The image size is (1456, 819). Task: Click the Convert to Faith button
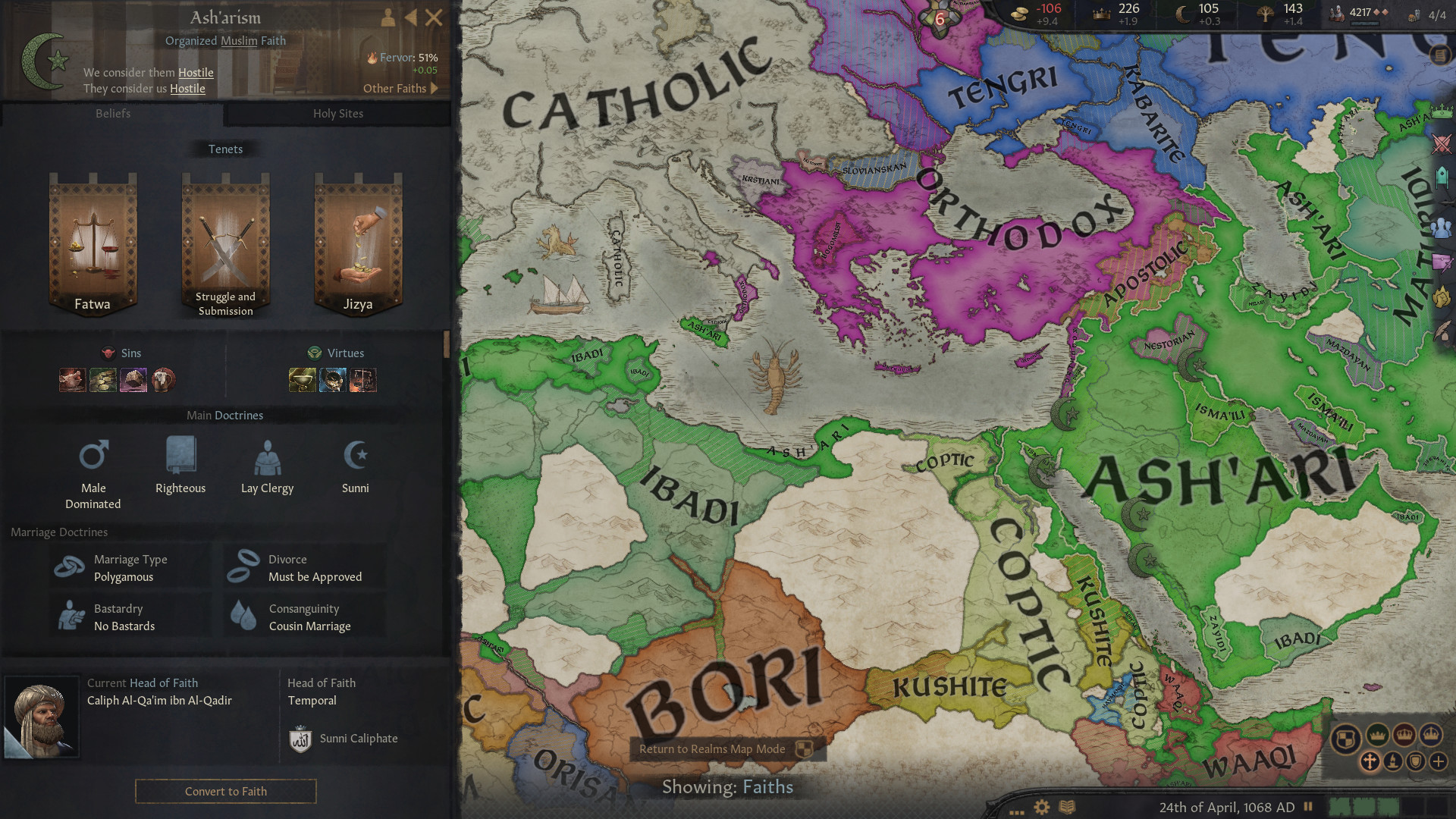point(225,791)
